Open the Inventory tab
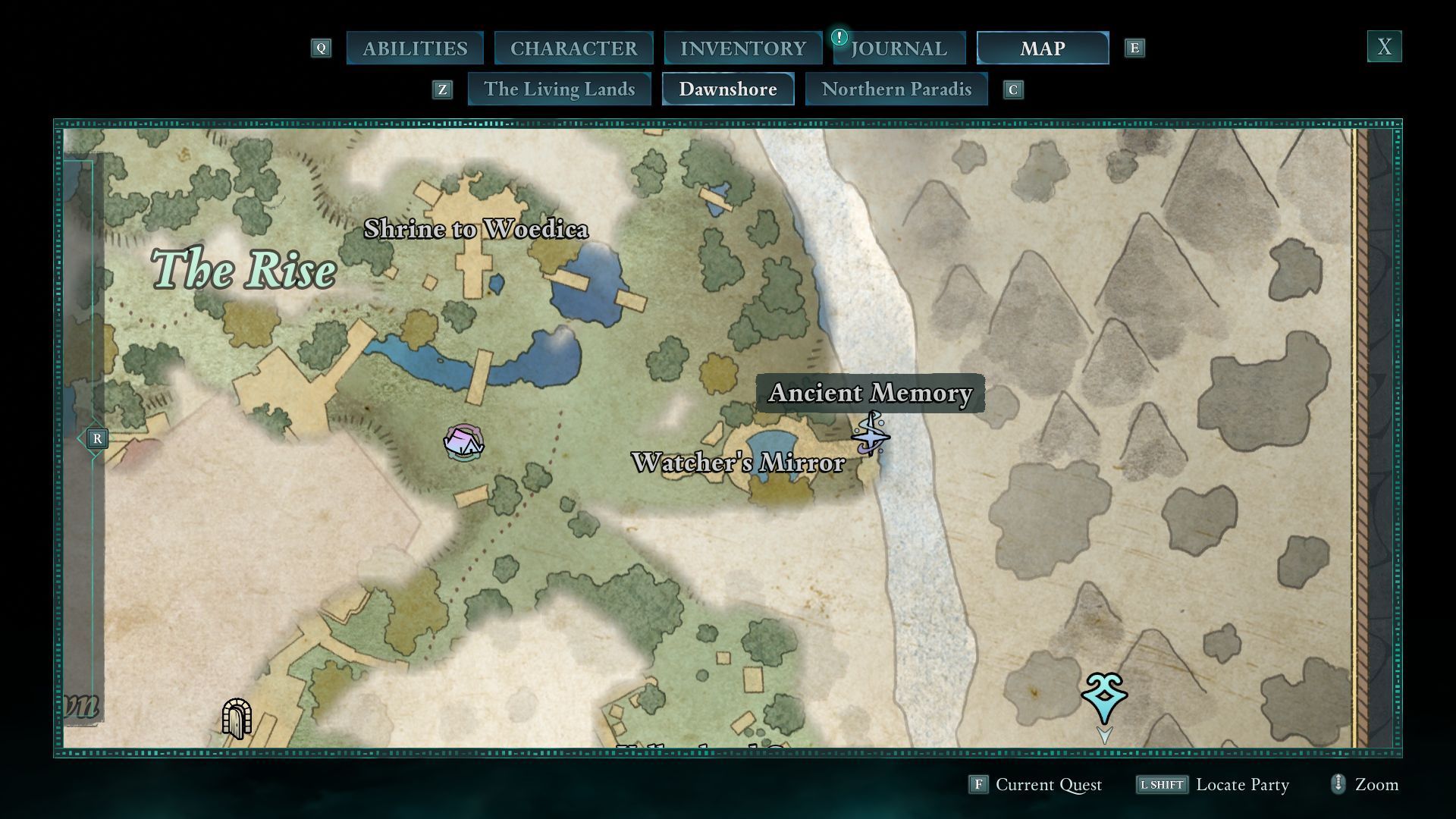 pyautogui.click(x=742, y=49)
